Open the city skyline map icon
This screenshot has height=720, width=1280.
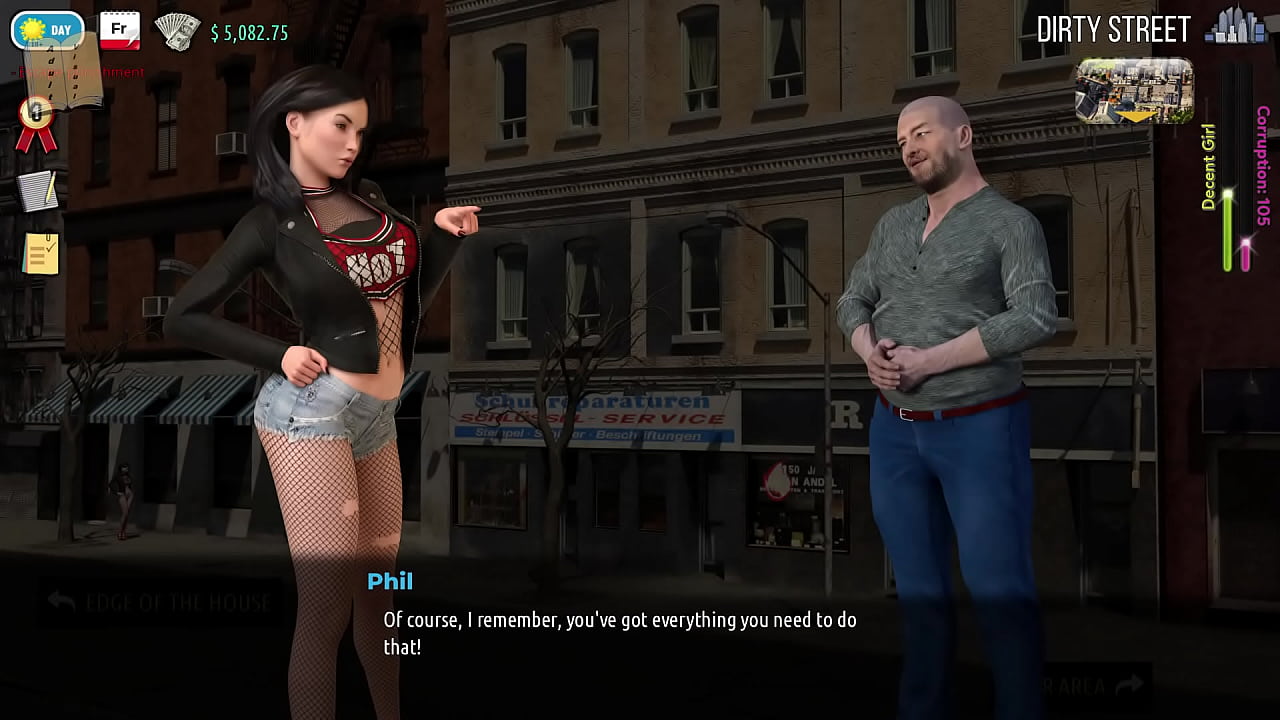[1235, 27]
